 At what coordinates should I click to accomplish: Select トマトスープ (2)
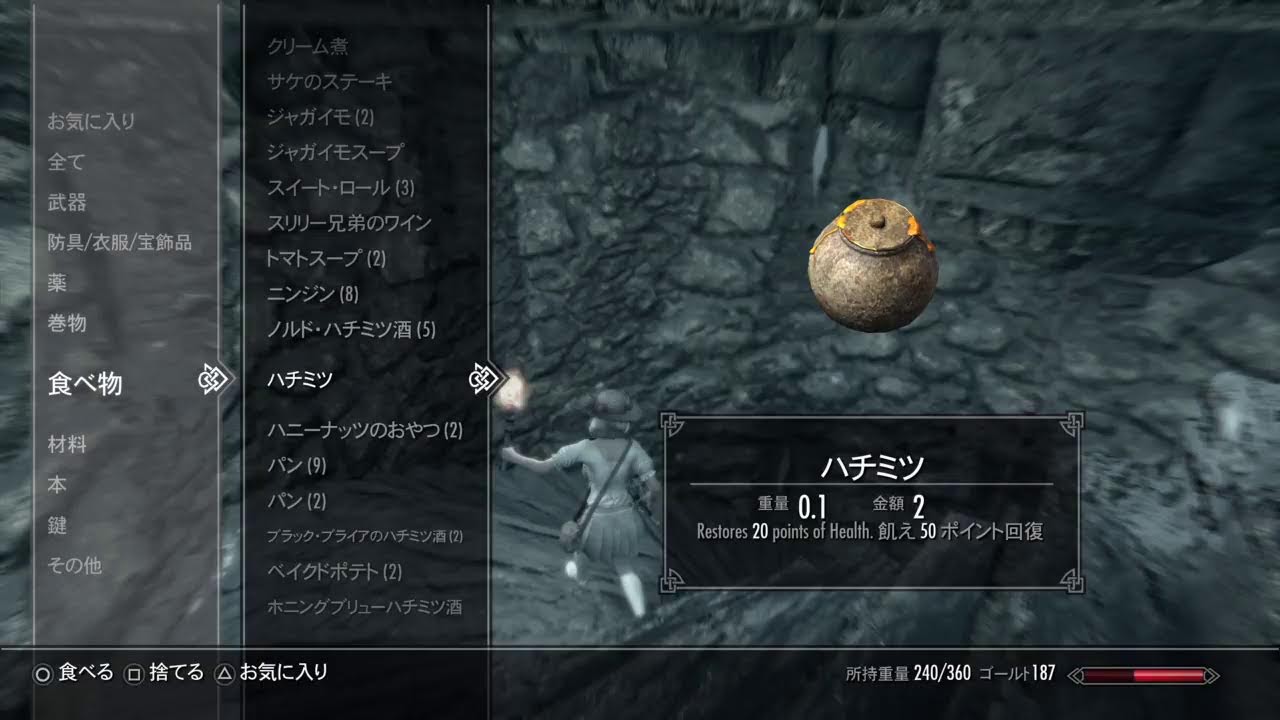(326, 259)
